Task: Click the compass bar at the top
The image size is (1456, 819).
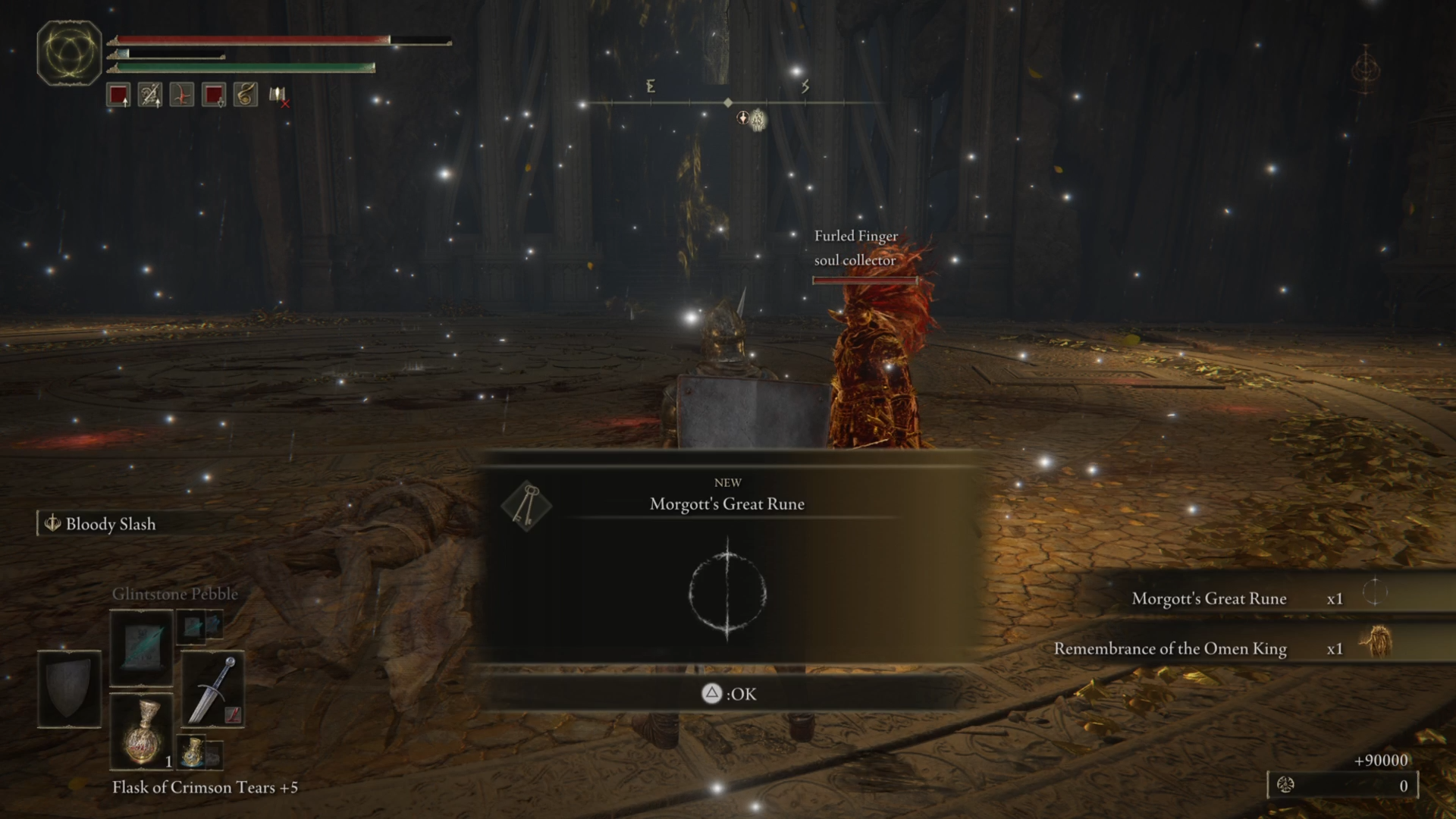Action: click(x=728, y=102)
